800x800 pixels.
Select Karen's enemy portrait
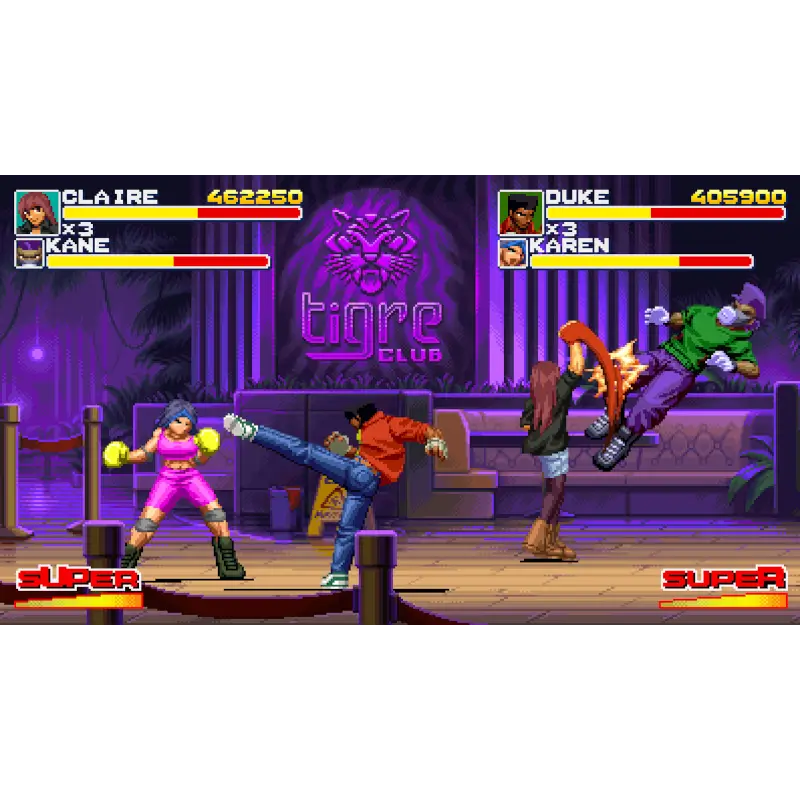(x=512, y=253)
